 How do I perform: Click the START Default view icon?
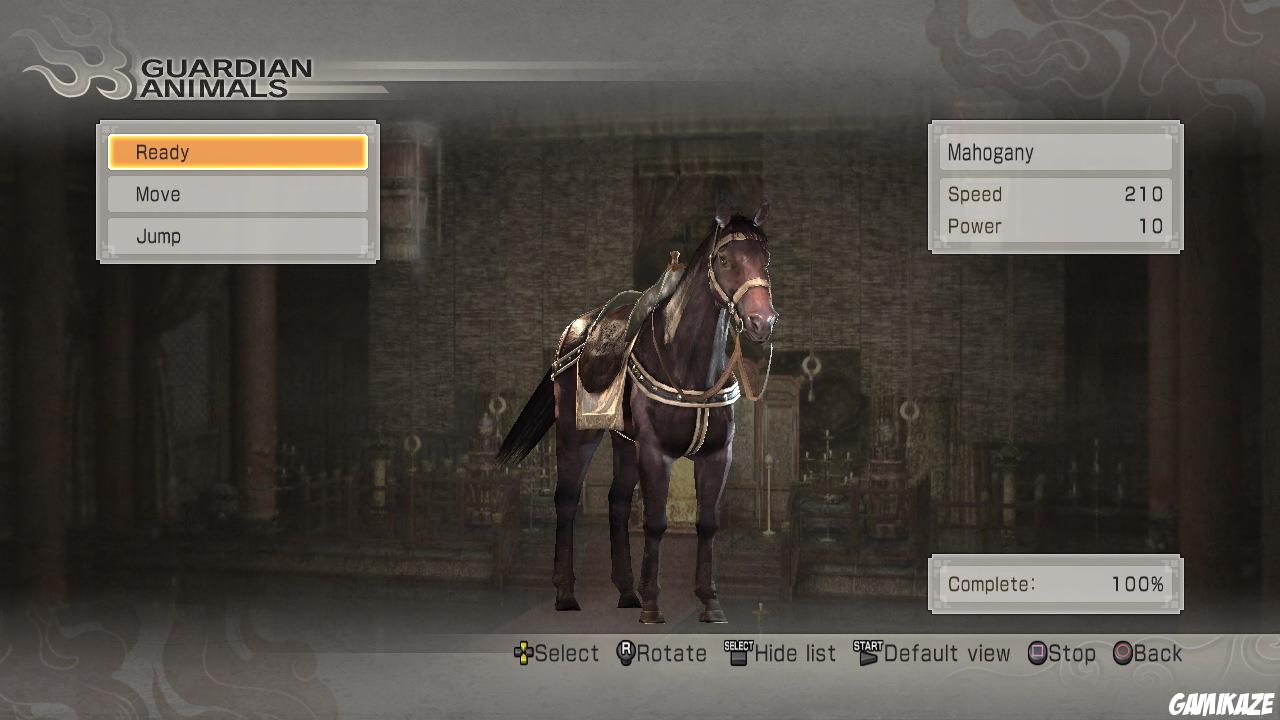click(x=866, y=653)
